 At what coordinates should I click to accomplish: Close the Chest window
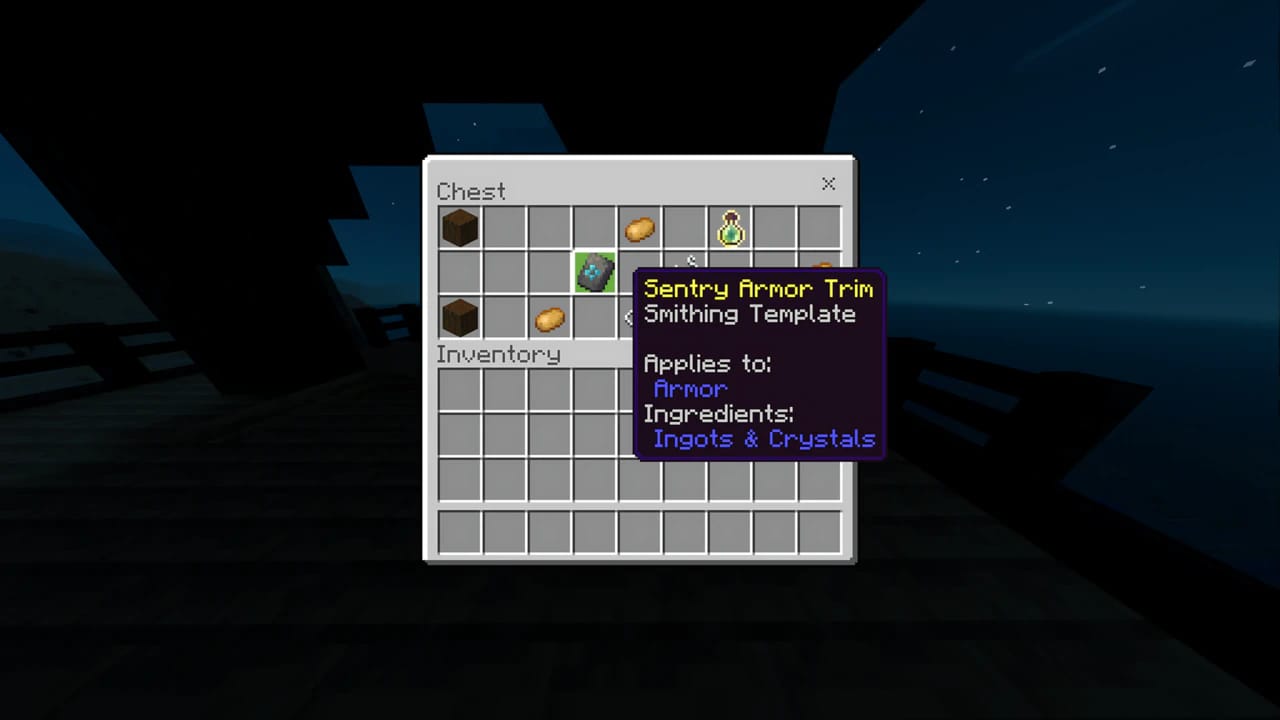point(828,184)
